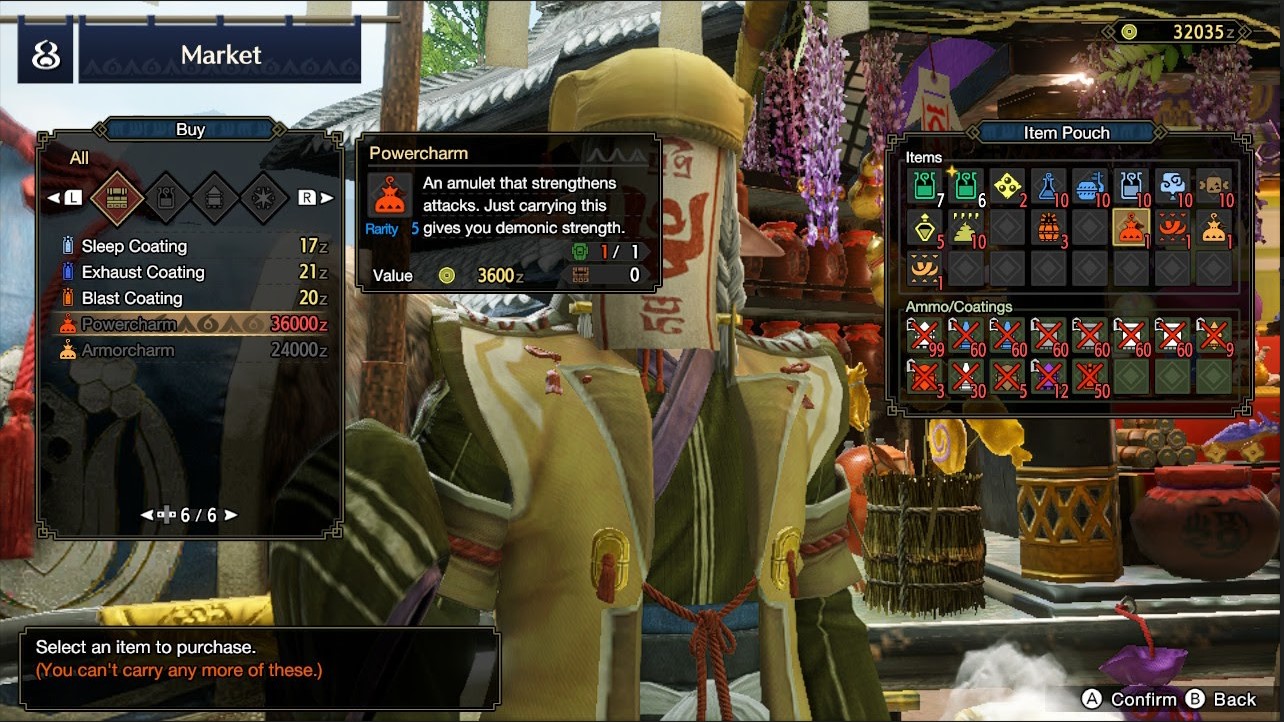Viewport: 1284px width, 722px height.
Task: Choose the Exhaust Coating entry
Action: (142, 272)
